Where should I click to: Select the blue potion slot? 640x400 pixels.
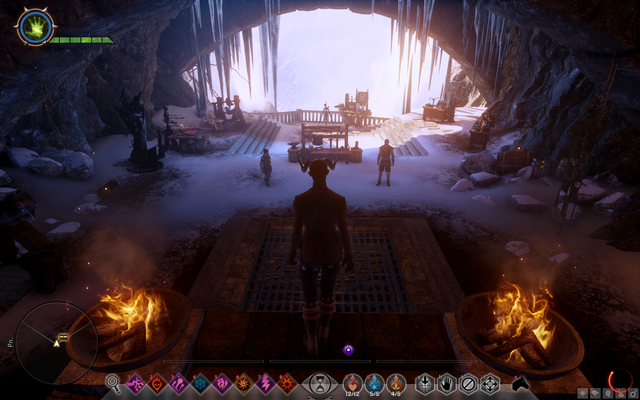tap(374, 382)
